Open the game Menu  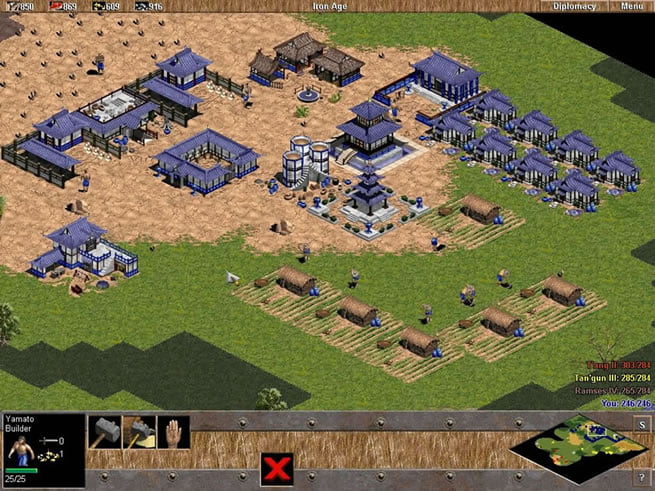[631, 6]
